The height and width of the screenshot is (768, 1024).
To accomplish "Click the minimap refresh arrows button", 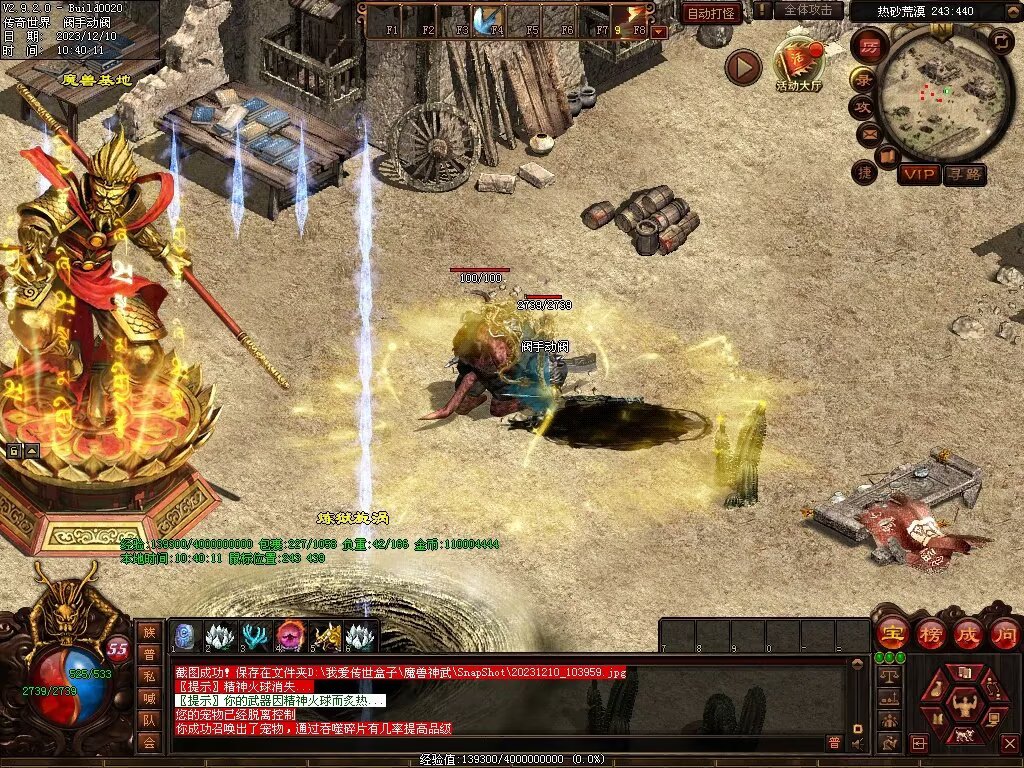I will (1001, 41).
